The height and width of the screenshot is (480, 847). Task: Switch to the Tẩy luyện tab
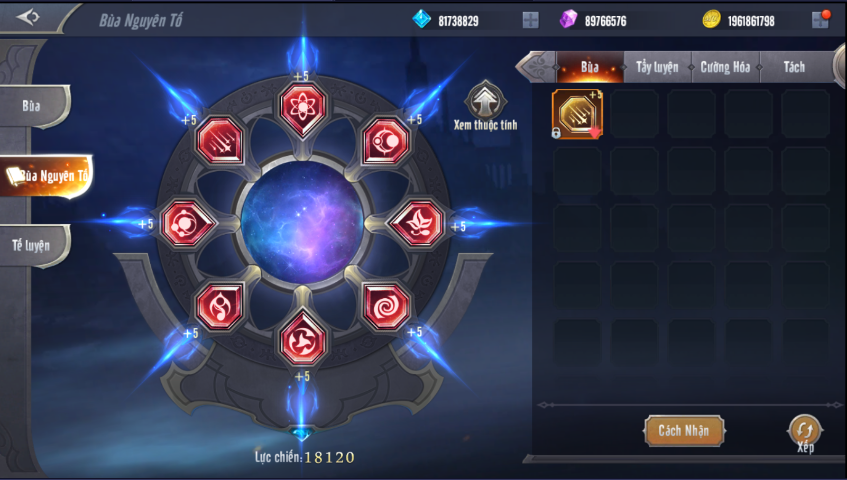[657, 67]
